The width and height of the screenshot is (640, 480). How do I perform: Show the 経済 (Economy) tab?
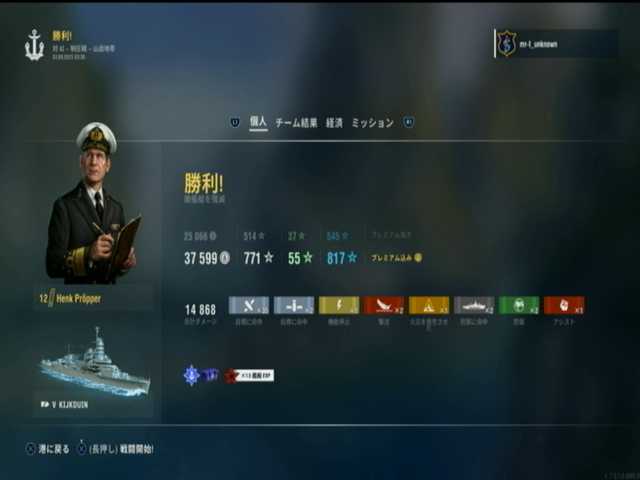tap(334, 123)
